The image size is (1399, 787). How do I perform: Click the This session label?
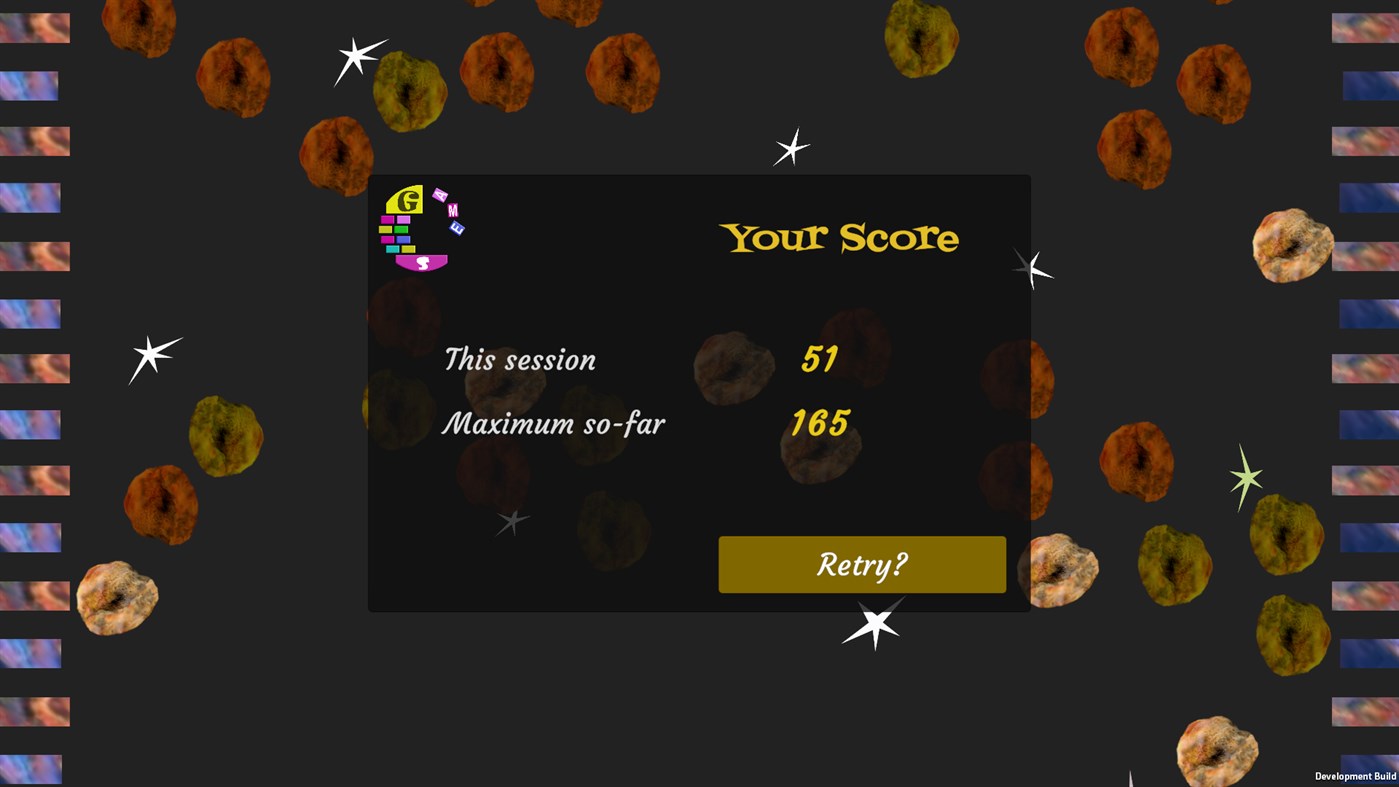pyautogui.click(x=519, y=360)
